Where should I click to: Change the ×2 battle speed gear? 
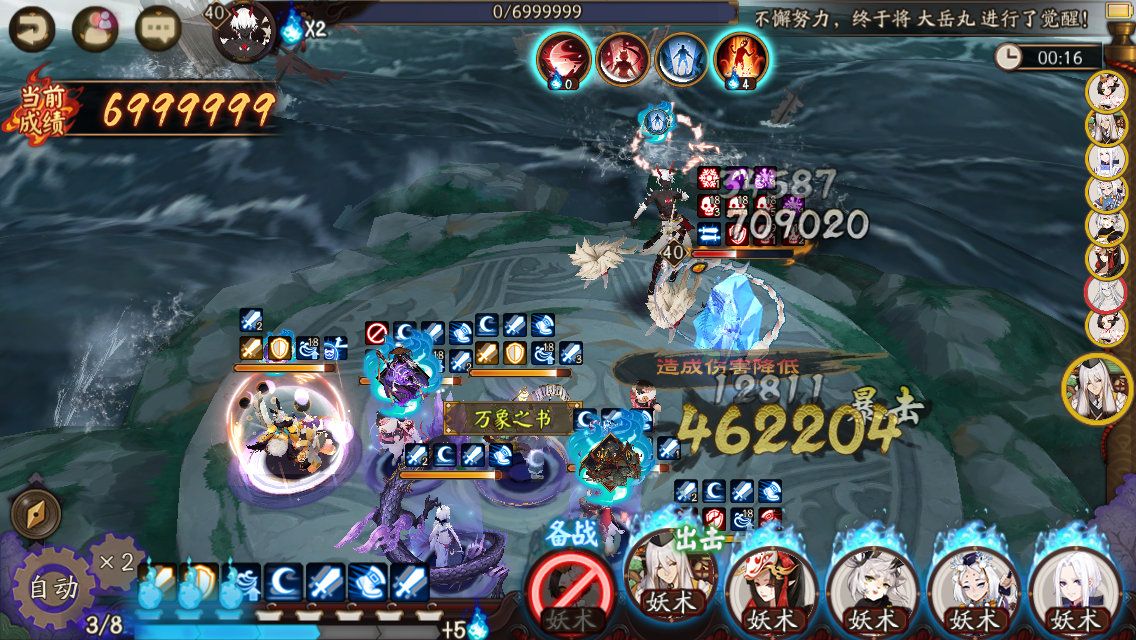pos(116,562)
